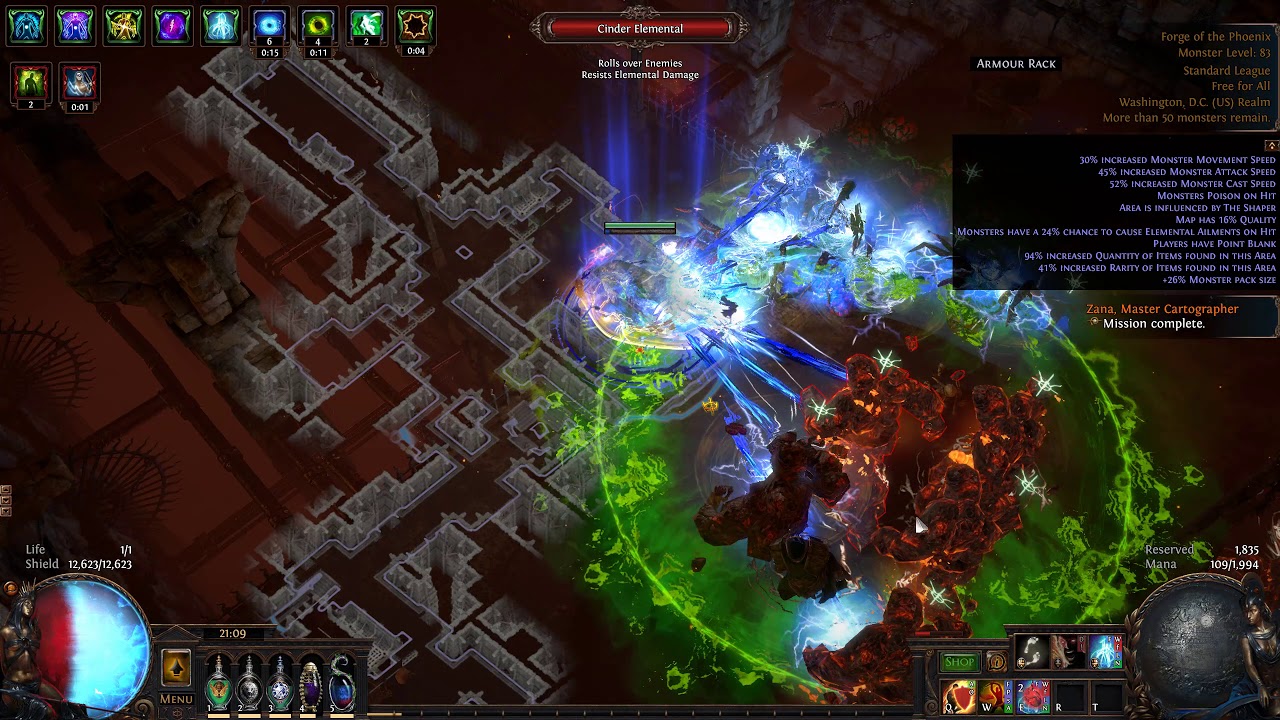The width and height of the screenshot is (1280, 720).
Task: Activate the red figure skill on W
Action: (996, 695)
